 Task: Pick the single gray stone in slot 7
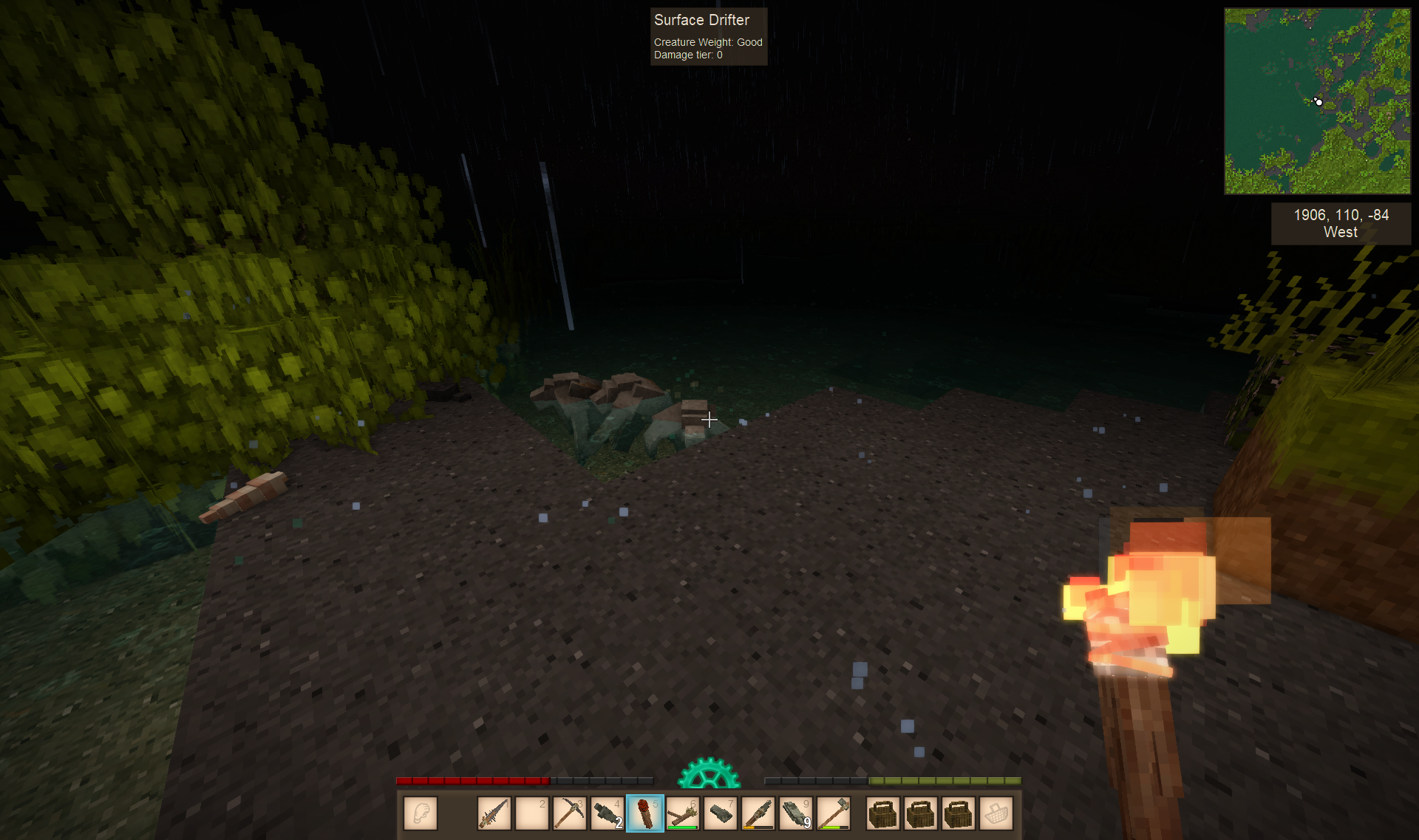coord(720,813)
